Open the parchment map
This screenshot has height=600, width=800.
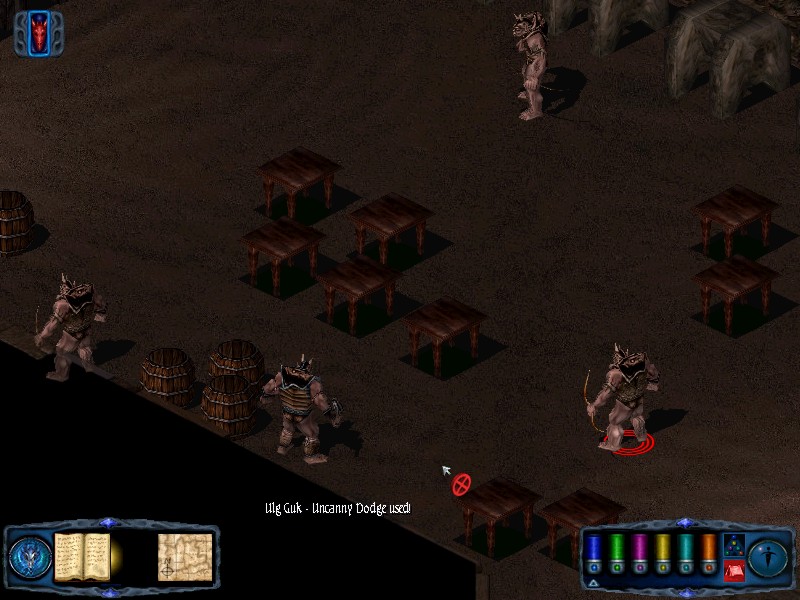click(184, 557)
